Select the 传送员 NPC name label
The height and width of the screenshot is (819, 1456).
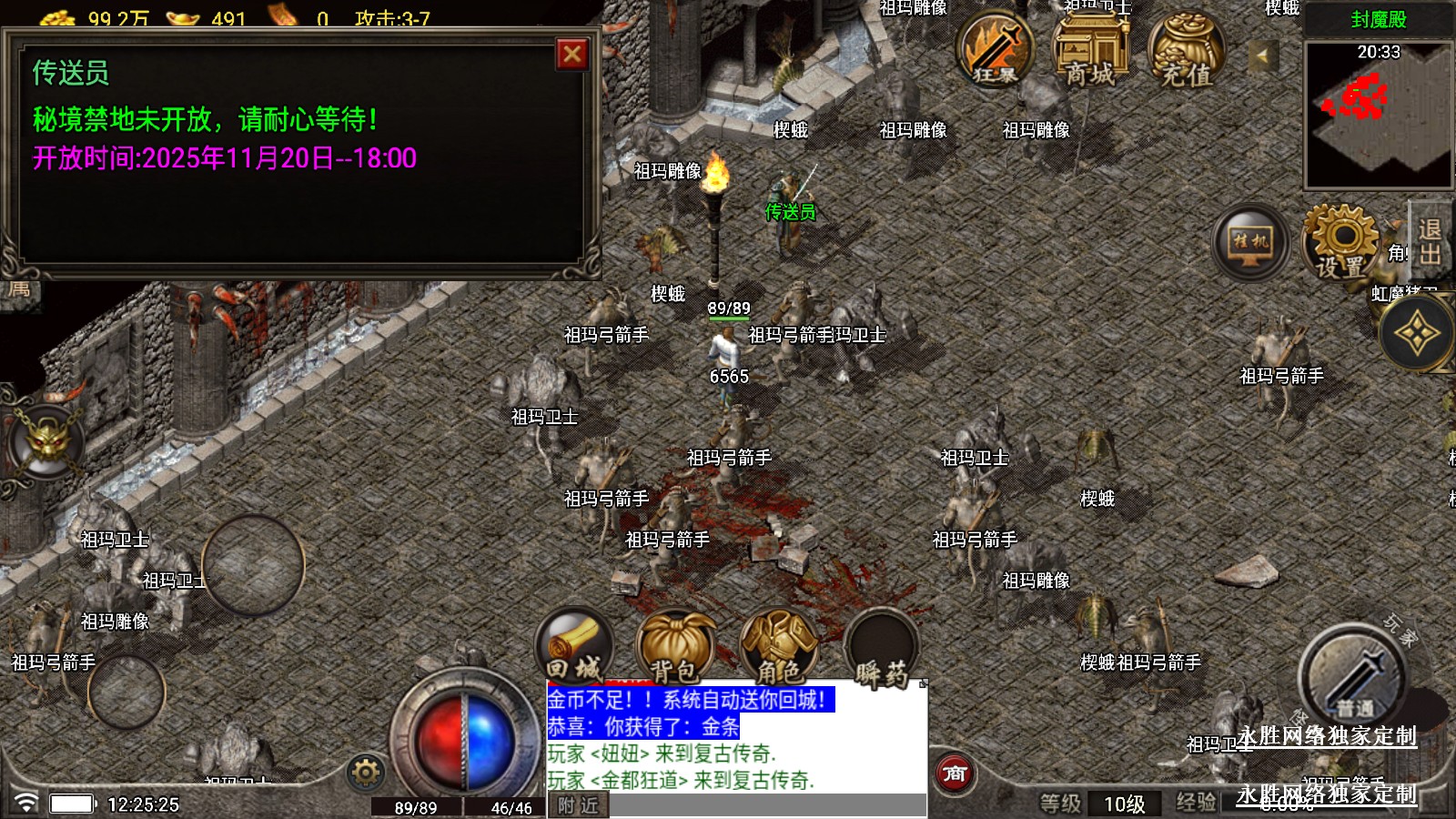coord(790,212)
